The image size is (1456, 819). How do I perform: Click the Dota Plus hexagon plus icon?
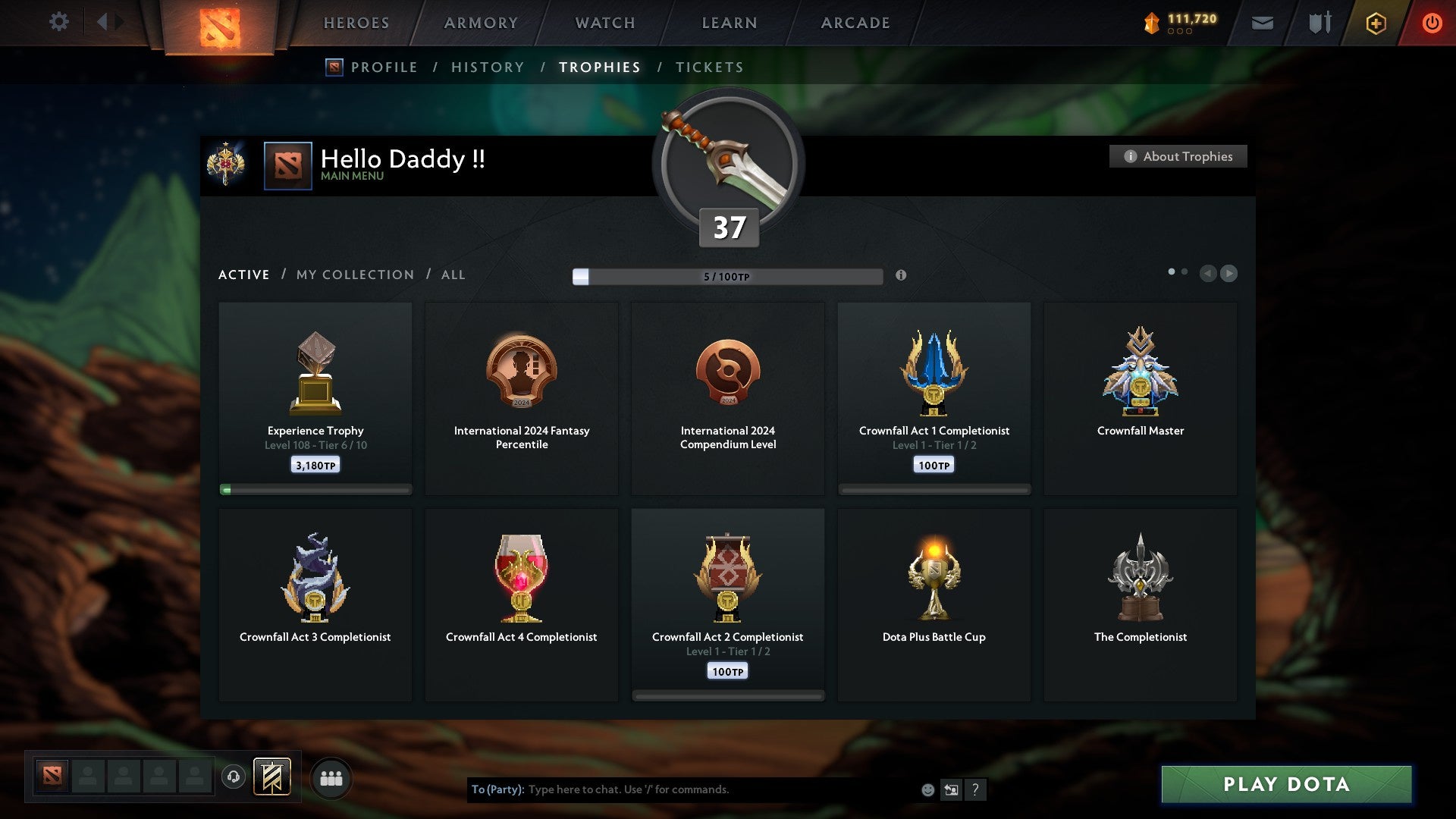click(x=1375, y=23)
